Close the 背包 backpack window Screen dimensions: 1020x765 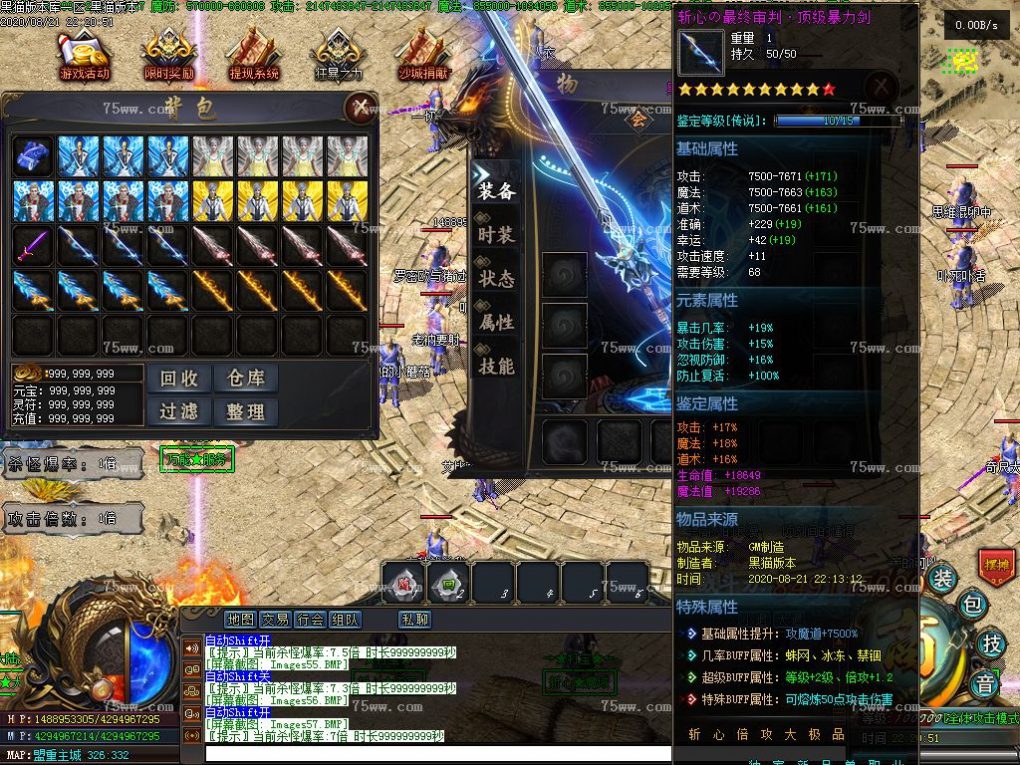pyautogui.click(x=358, y=107)
